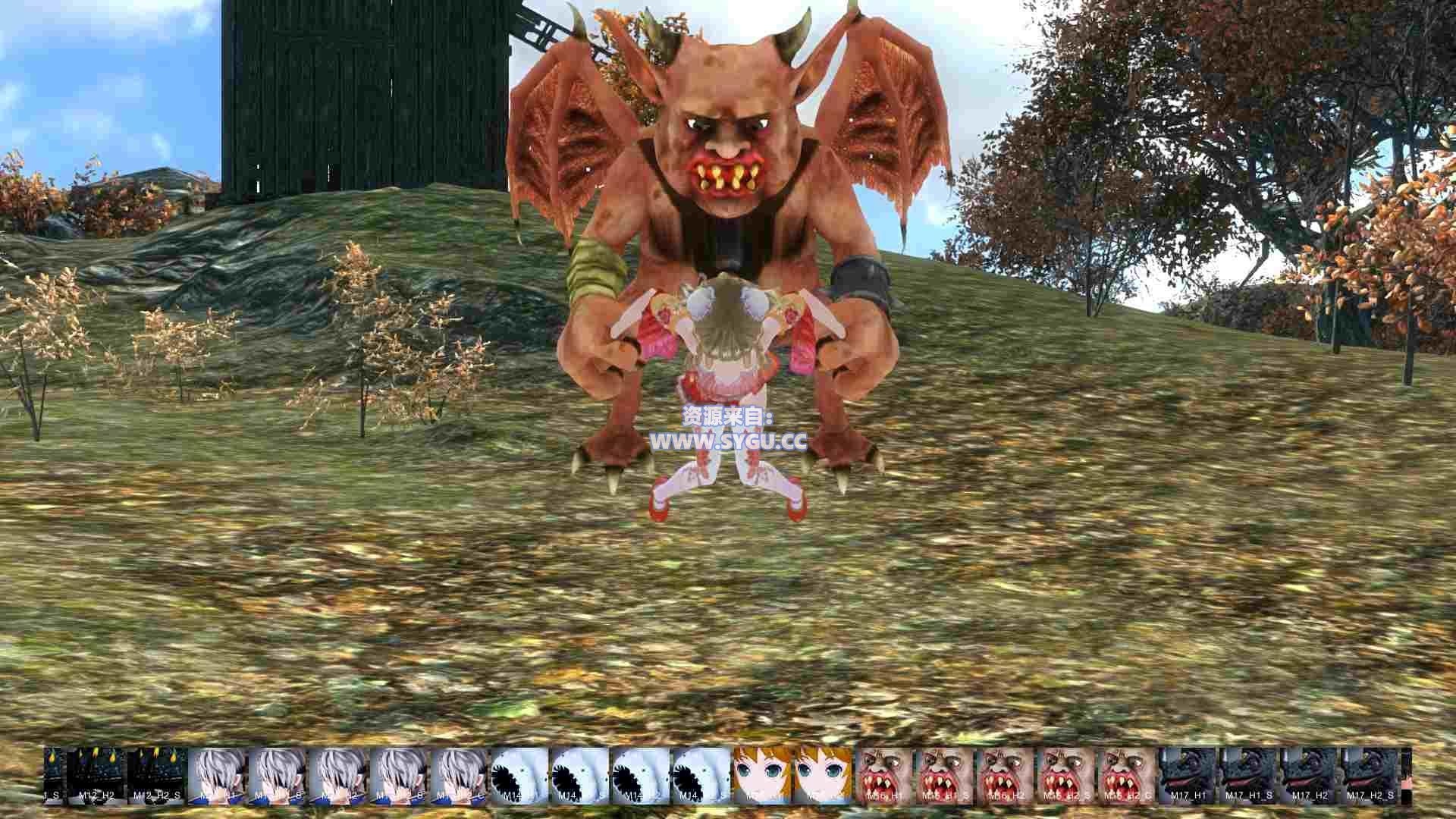
Task: Choose the M16_H1_S demon thumbnail
Action: pyautogui.click(x=945, y=775)
